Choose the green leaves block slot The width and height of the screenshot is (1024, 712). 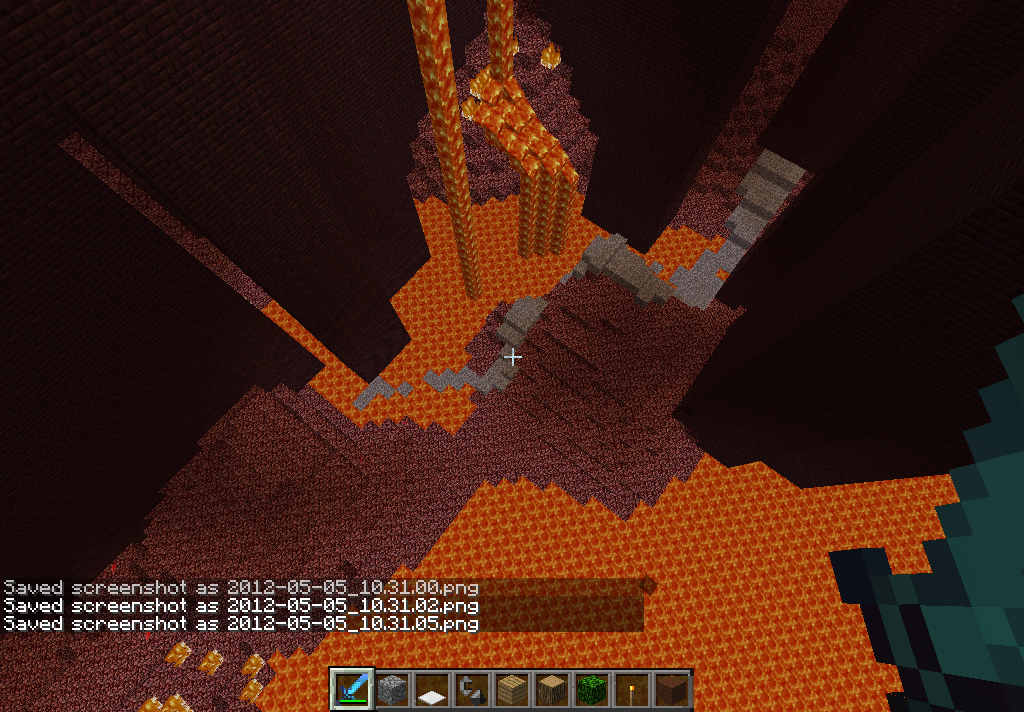[592, 690]
